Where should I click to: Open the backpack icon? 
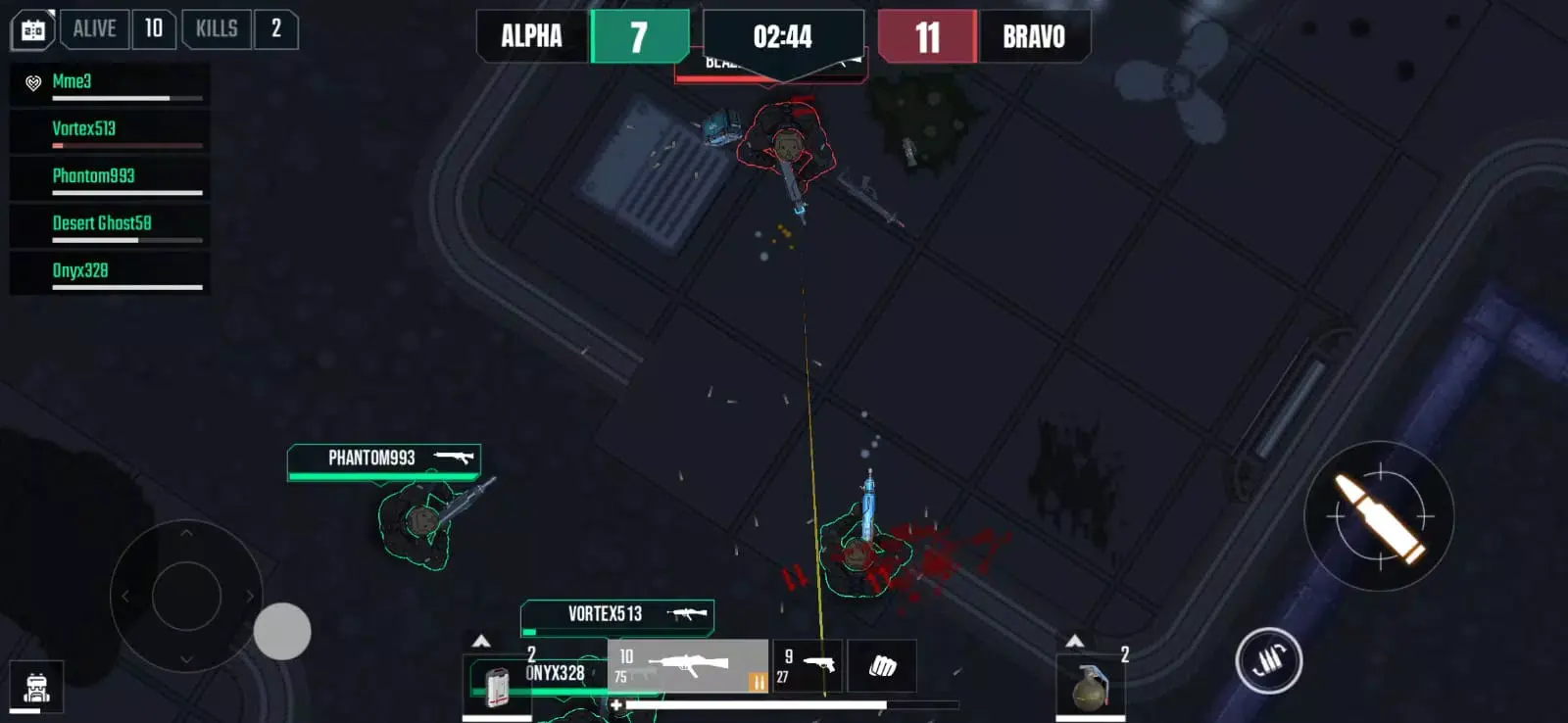36,688
